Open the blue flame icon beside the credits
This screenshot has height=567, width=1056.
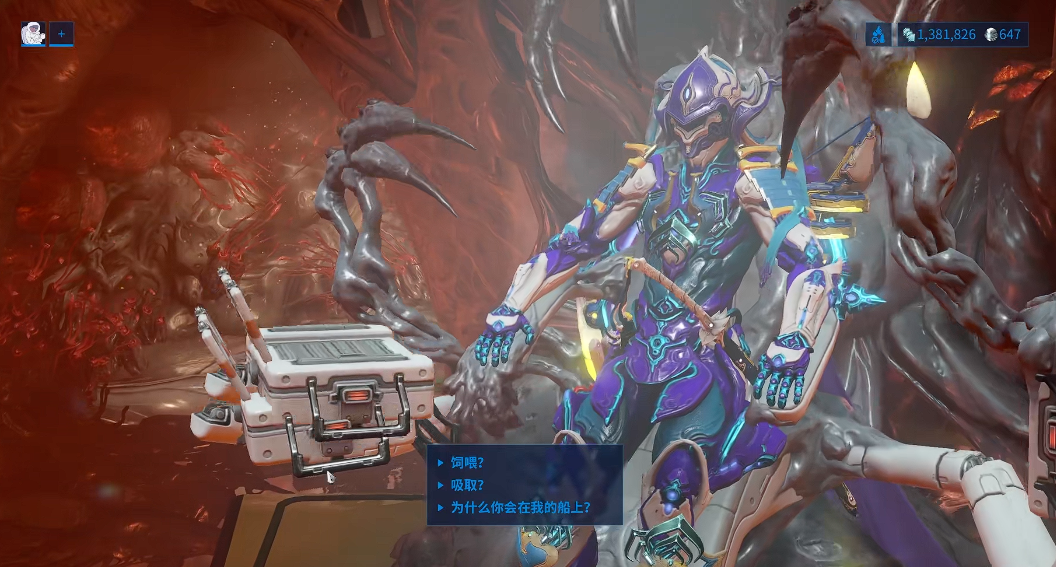pos(878,35)
